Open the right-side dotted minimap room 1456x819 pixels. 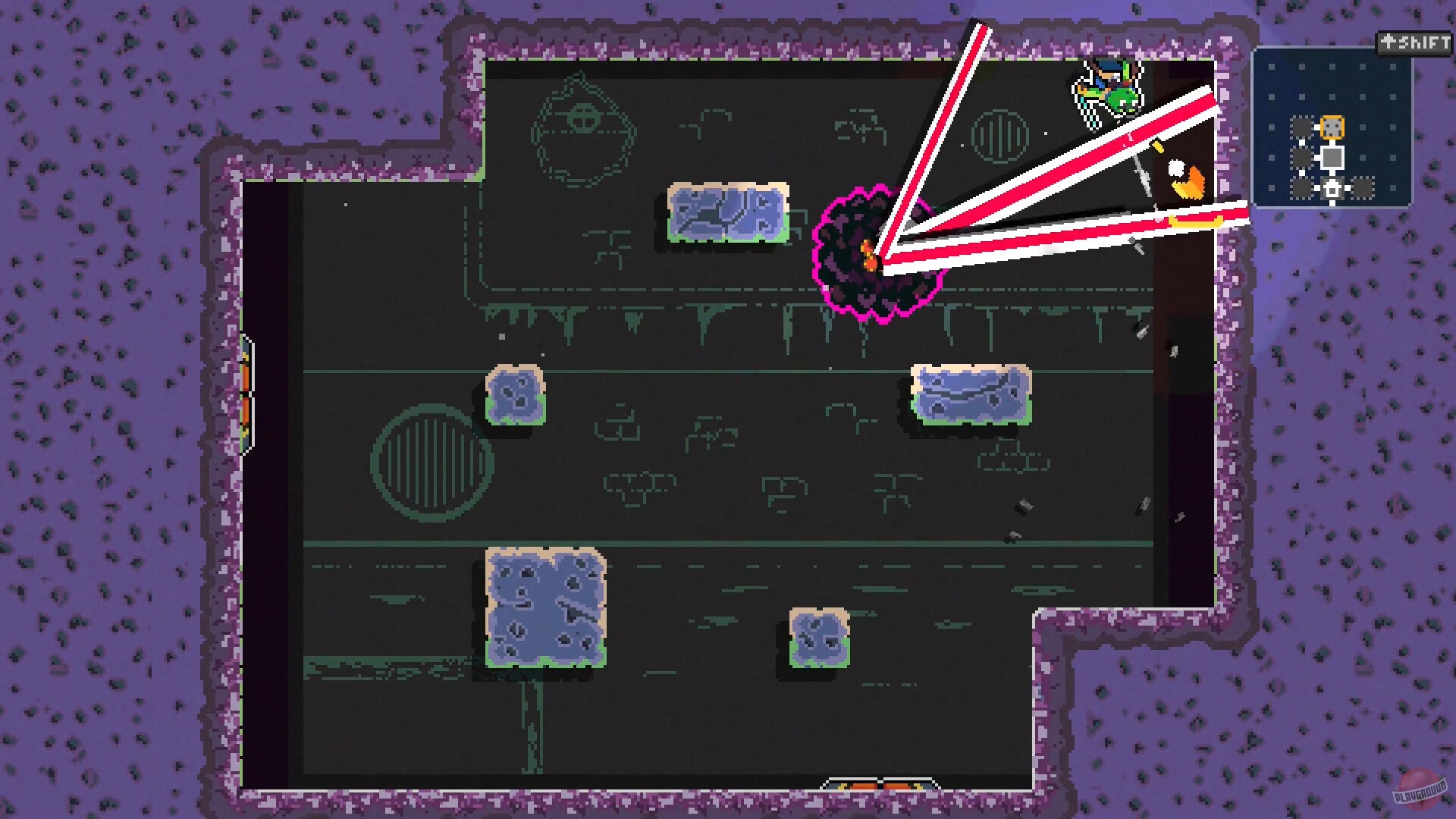1363,188
